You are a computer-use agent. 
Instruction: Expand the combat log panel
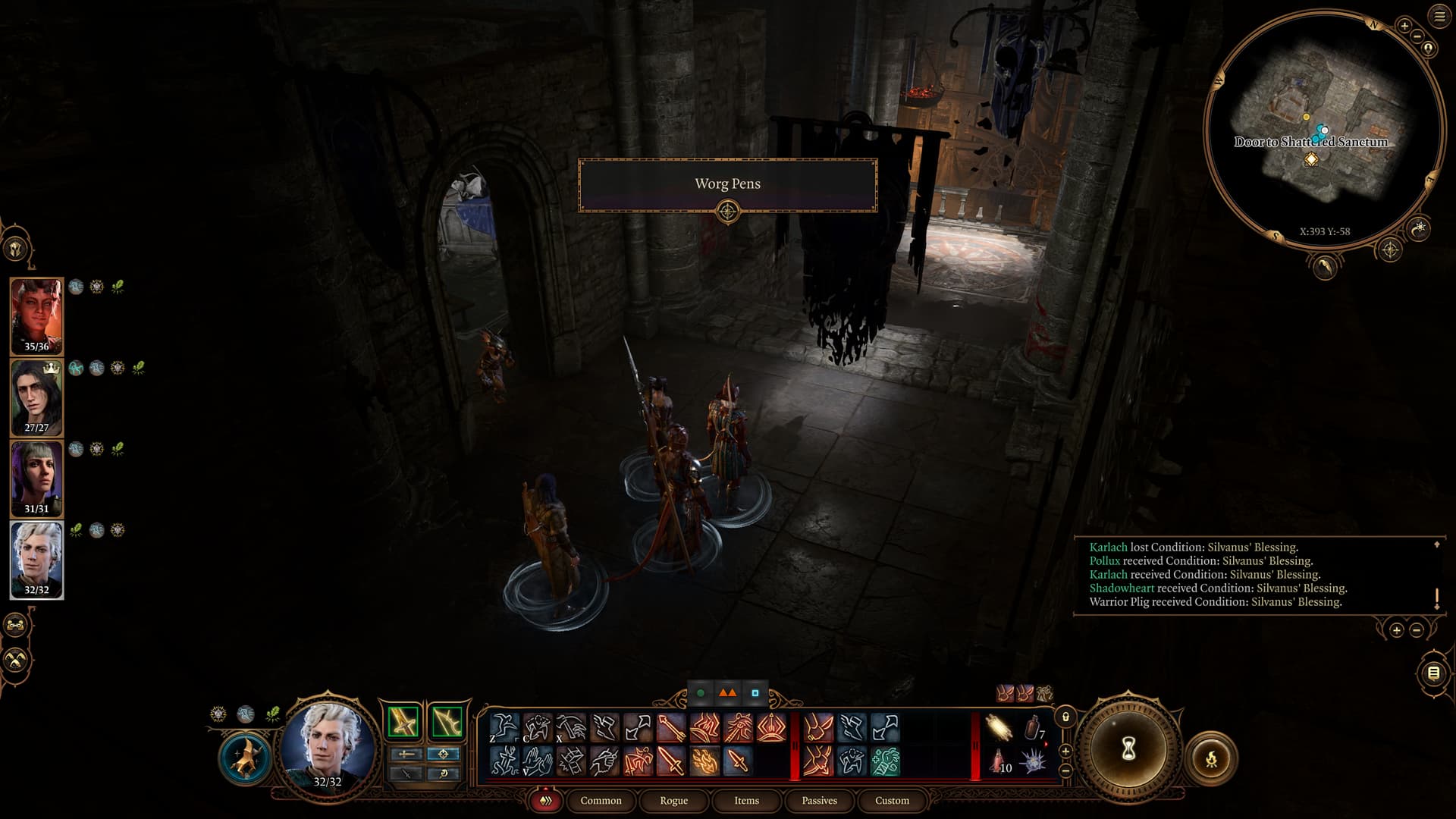pyautogui.click(x=1436, y=544)
